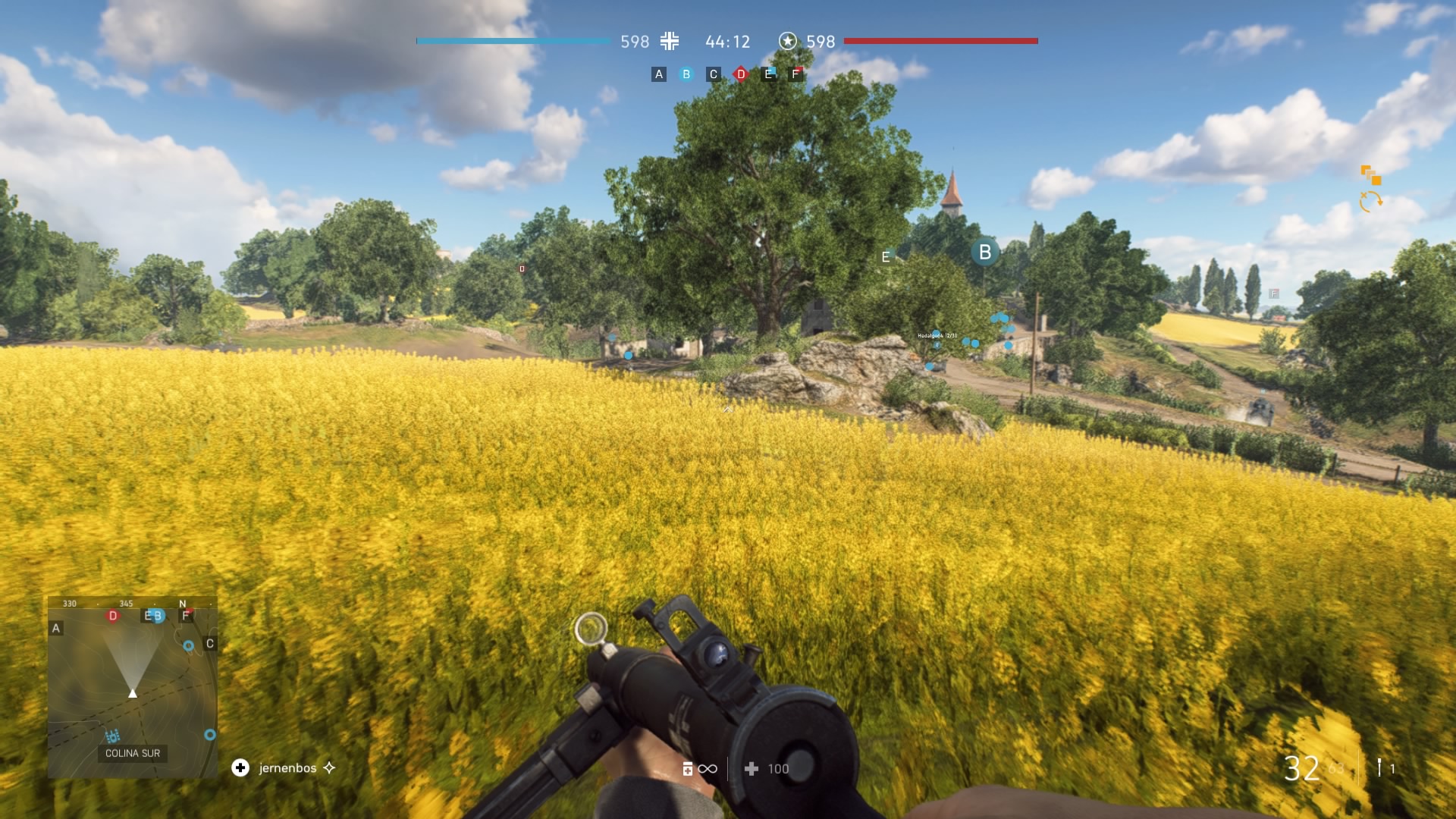This screenshot has height=819, width=1456.
Task: Click the medic cross icon beside jernenbos
Action: 240,768
